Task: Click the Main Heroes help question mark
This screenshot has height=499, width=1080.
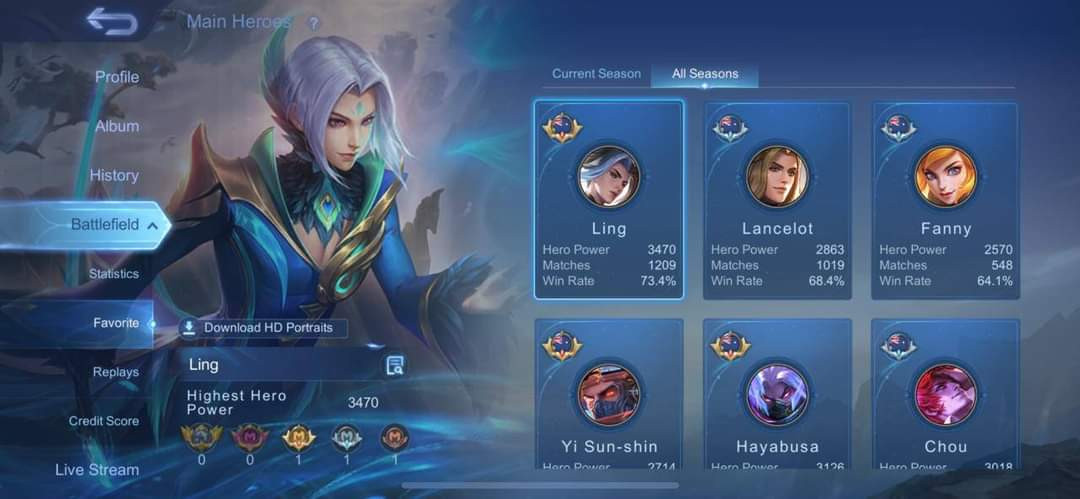Action: click(314, 23)
